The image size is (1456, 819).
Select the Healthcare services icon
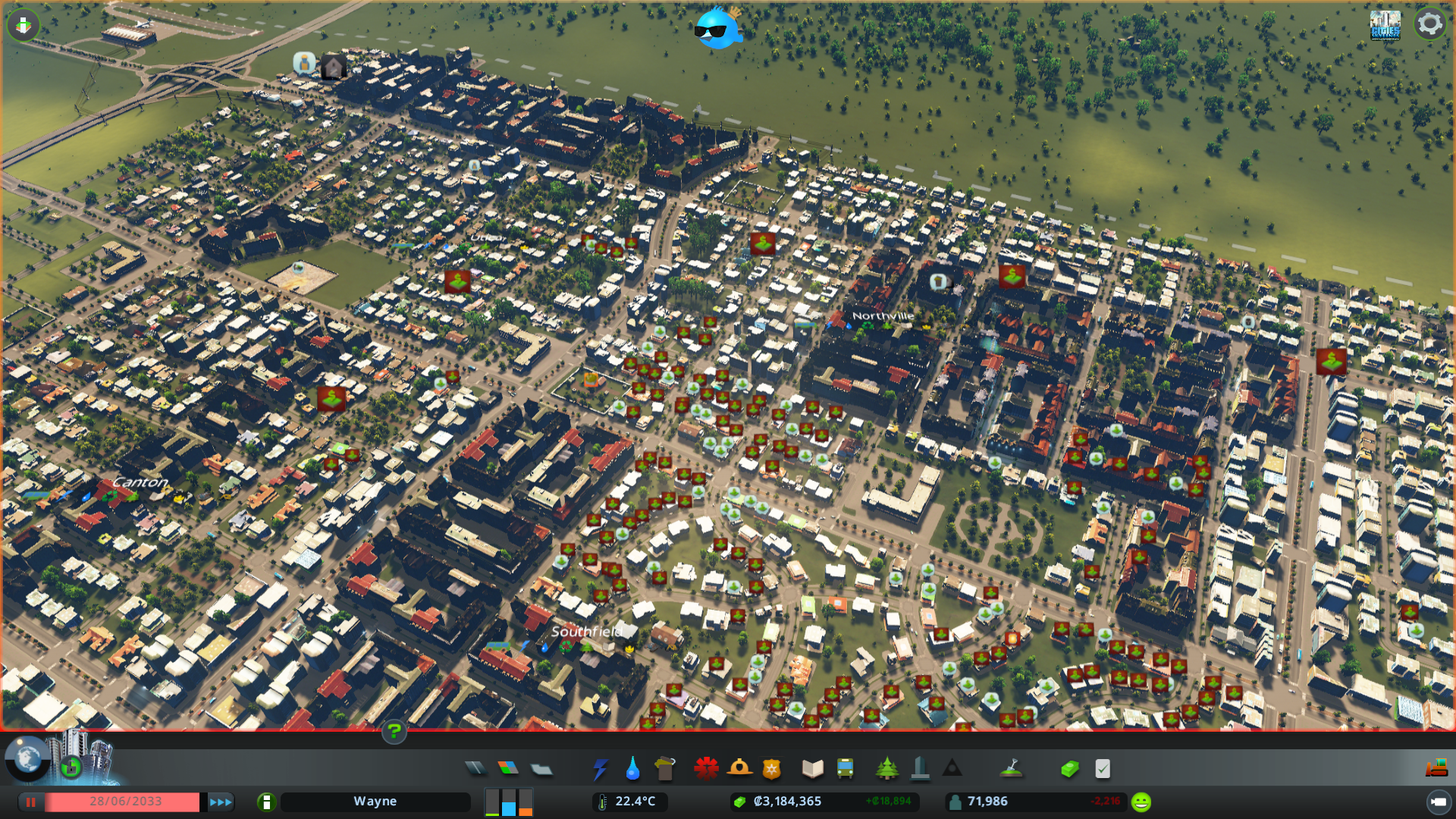click(706, 768)
